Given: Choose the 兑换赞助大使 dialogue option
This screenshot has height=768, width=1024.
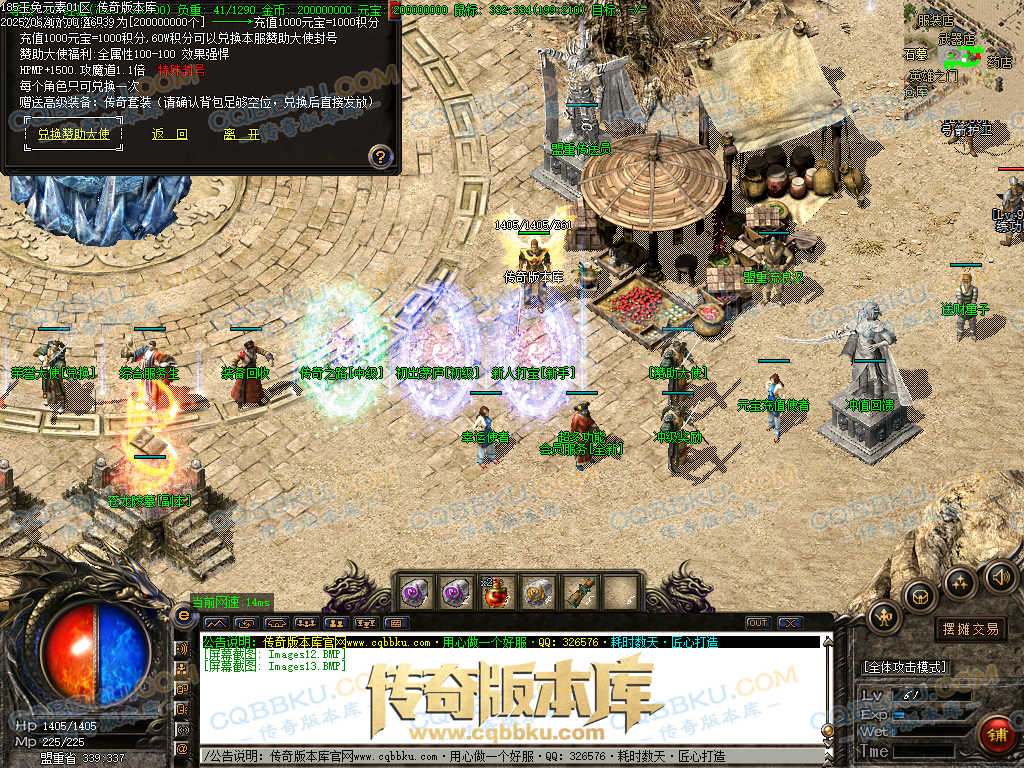Looking at the screenshot, I should tap(74, 134).
